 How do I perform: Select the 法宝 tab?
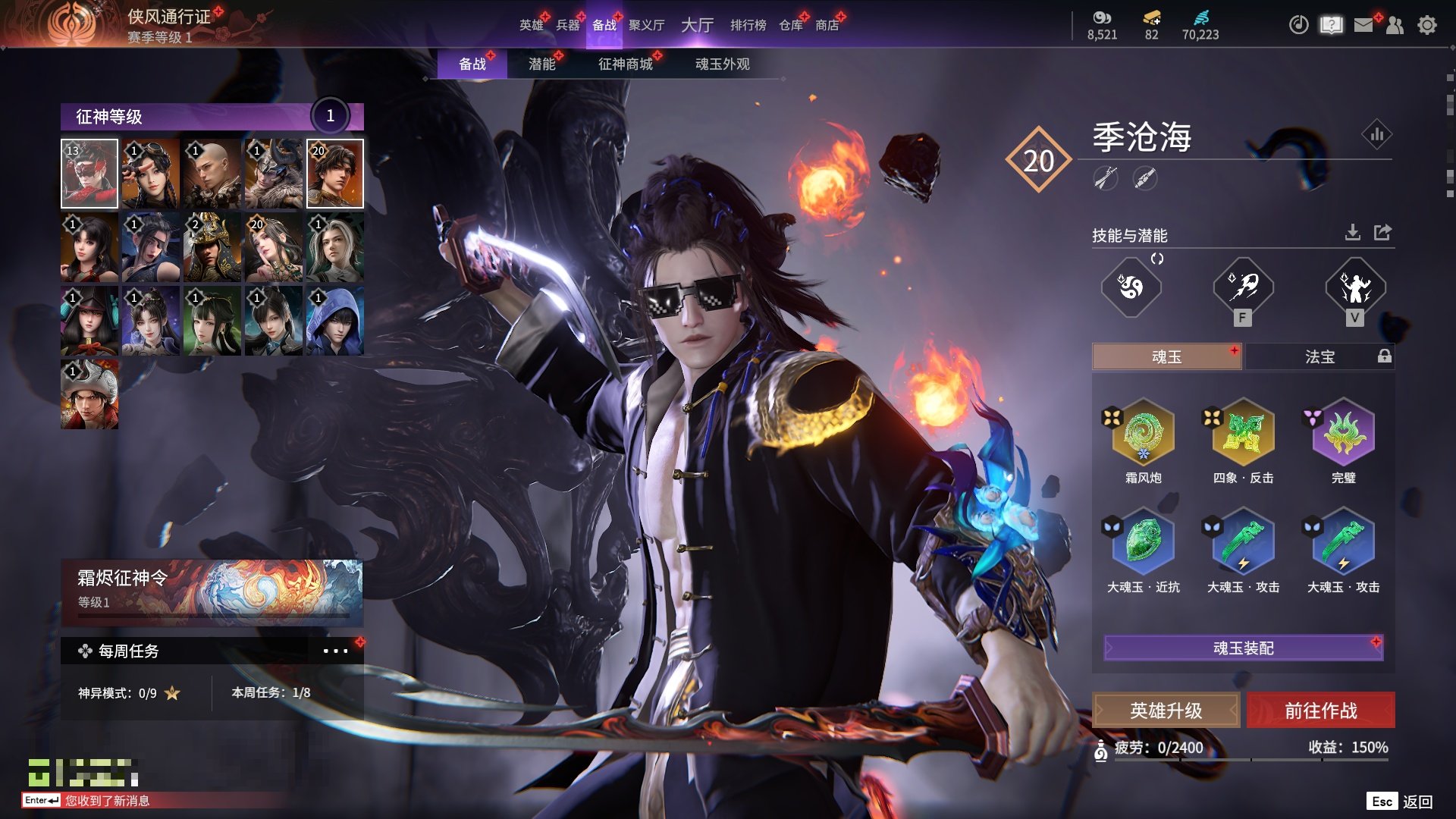coord(1319,356)
